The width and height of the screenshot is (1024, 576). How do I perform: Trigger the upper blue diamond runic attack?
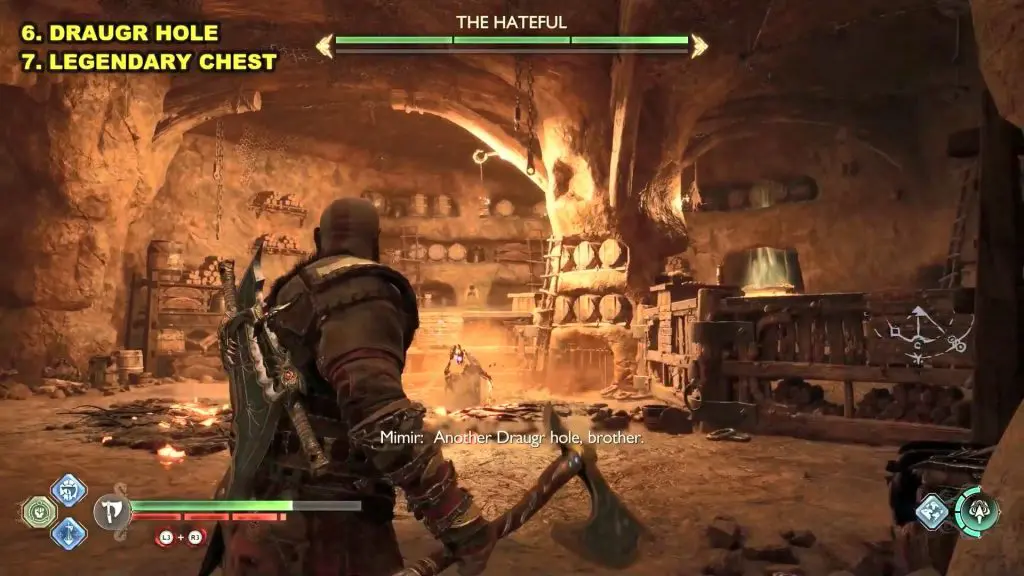tap(68, 490)
